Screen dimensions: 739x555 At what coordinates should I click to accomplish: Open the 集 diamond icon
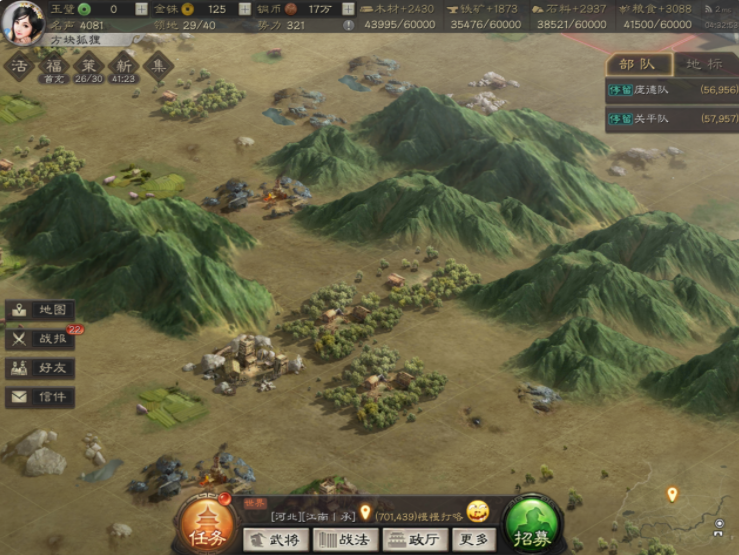pos(158,67)
